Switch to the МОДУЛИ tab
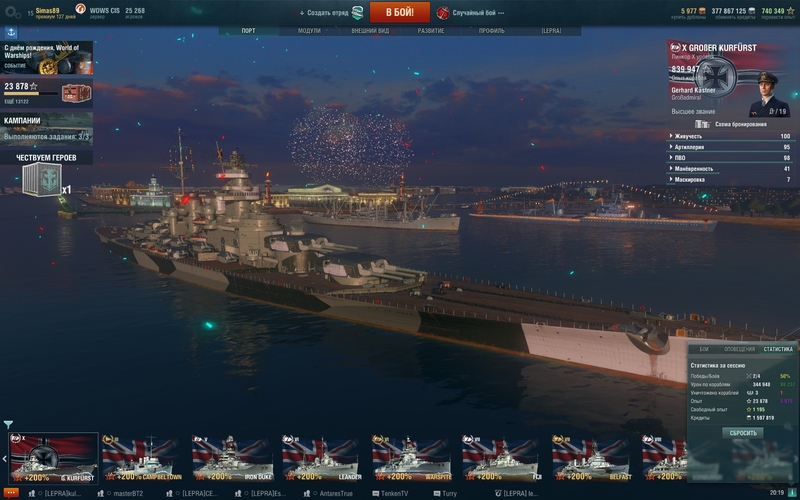 pyautogui.click(x=309, y=31)
